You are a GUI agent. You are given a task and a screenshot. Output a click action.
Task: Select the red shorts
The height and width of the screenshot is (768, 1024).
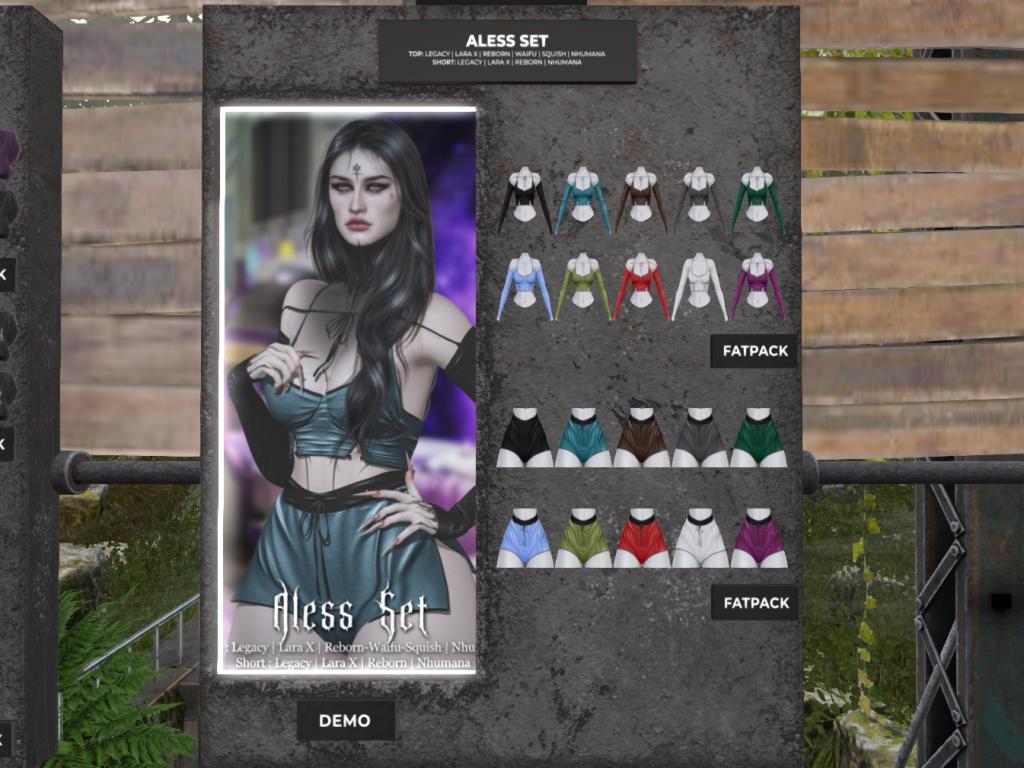tap(641, 539)
